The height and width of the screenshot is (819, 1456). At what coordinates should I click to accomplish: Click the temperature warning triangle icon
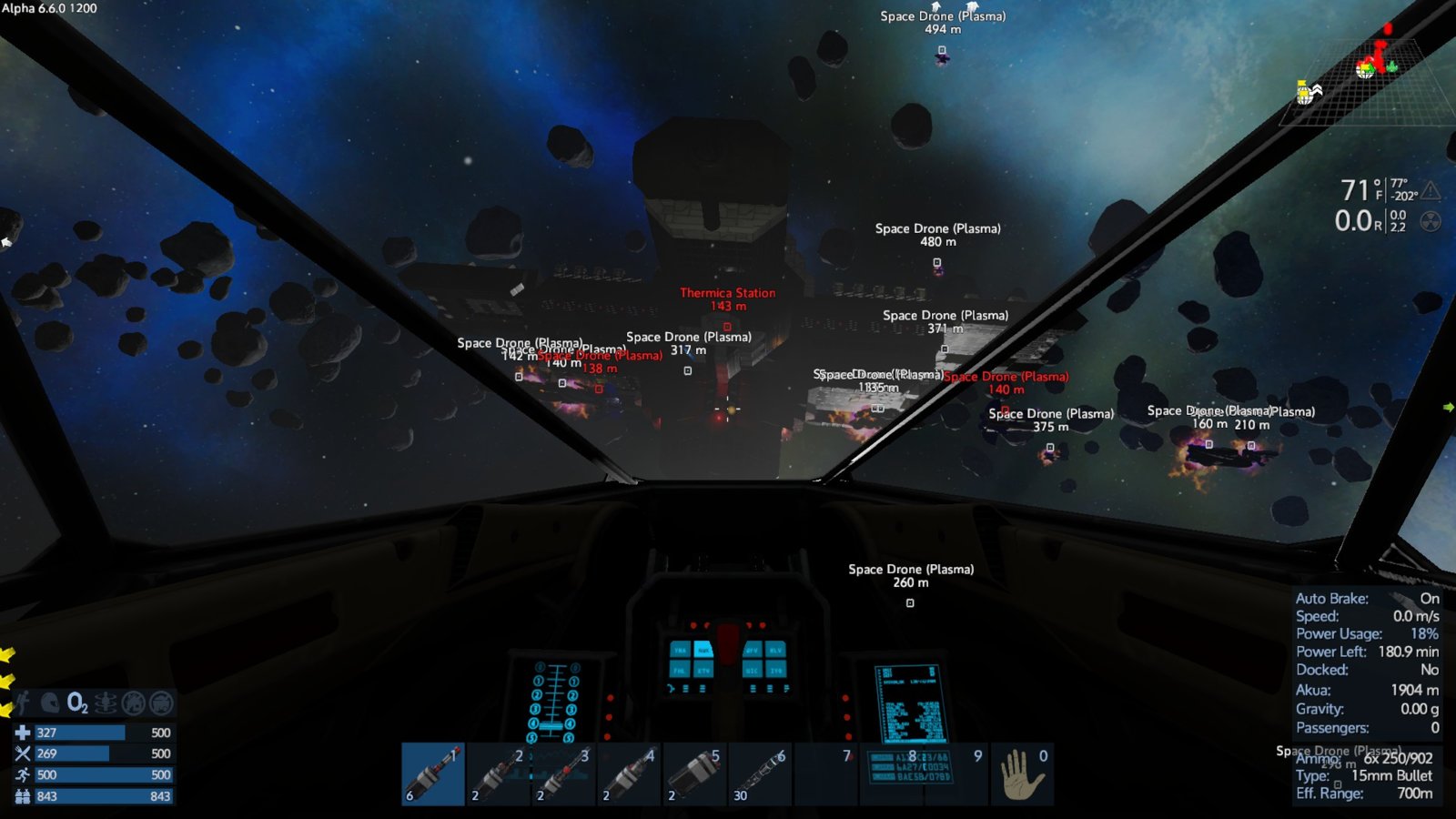point(1431,190)
